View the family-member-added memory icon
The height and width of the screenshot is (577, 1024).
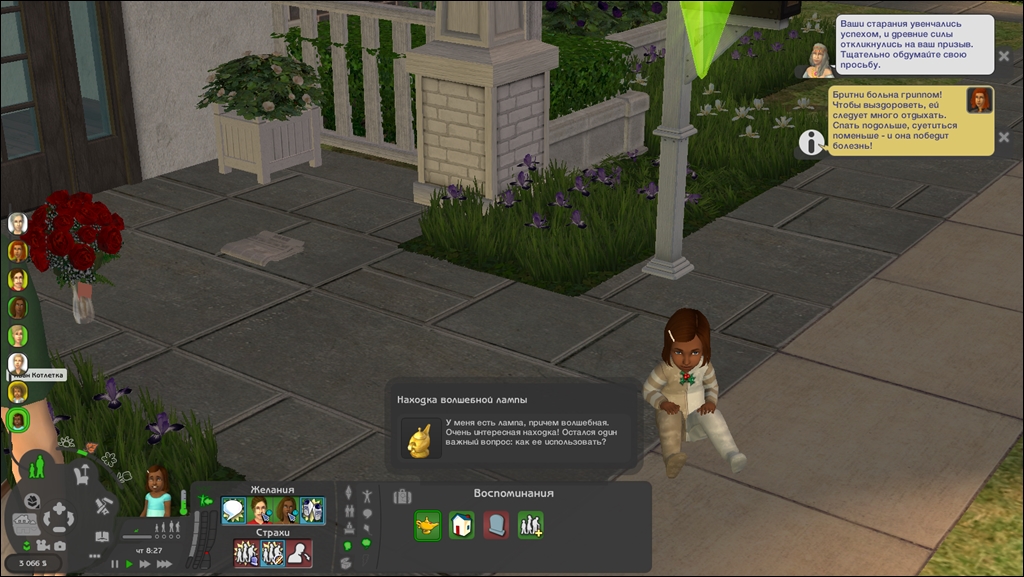[530, 525]
